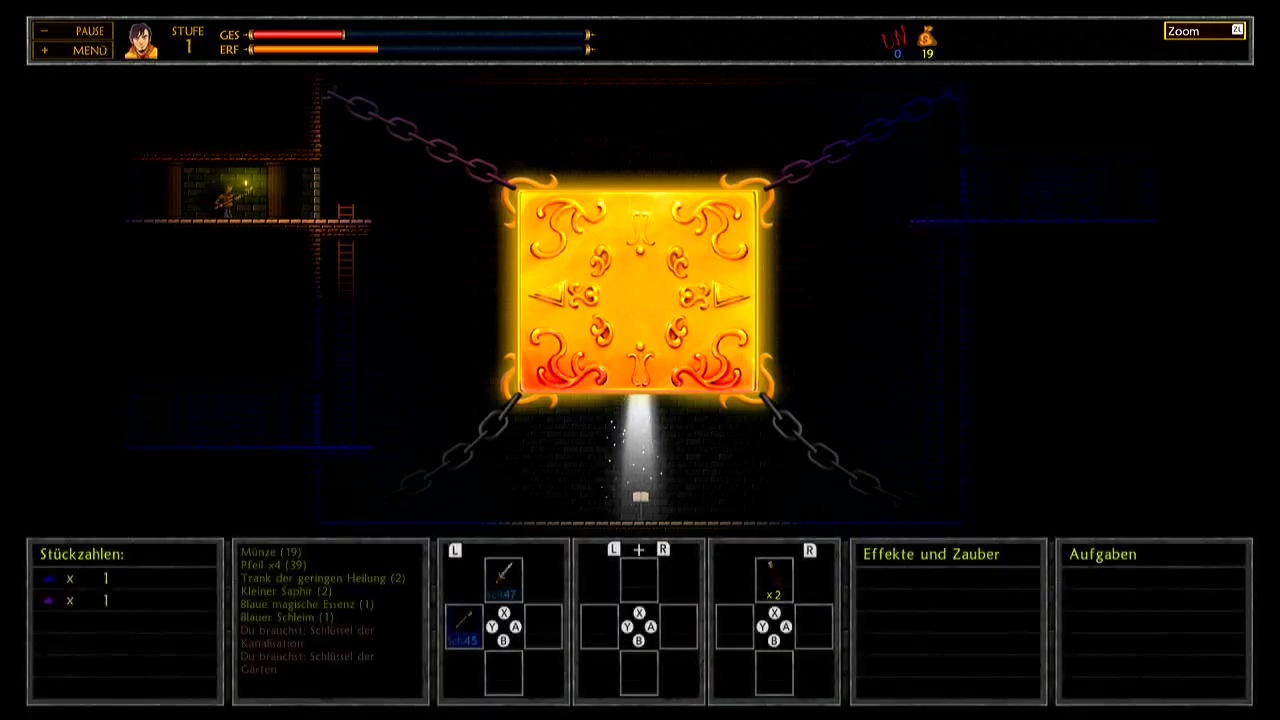Open the Aufgaben quest panel
Screen dimensions: 1280x720
1102,554
